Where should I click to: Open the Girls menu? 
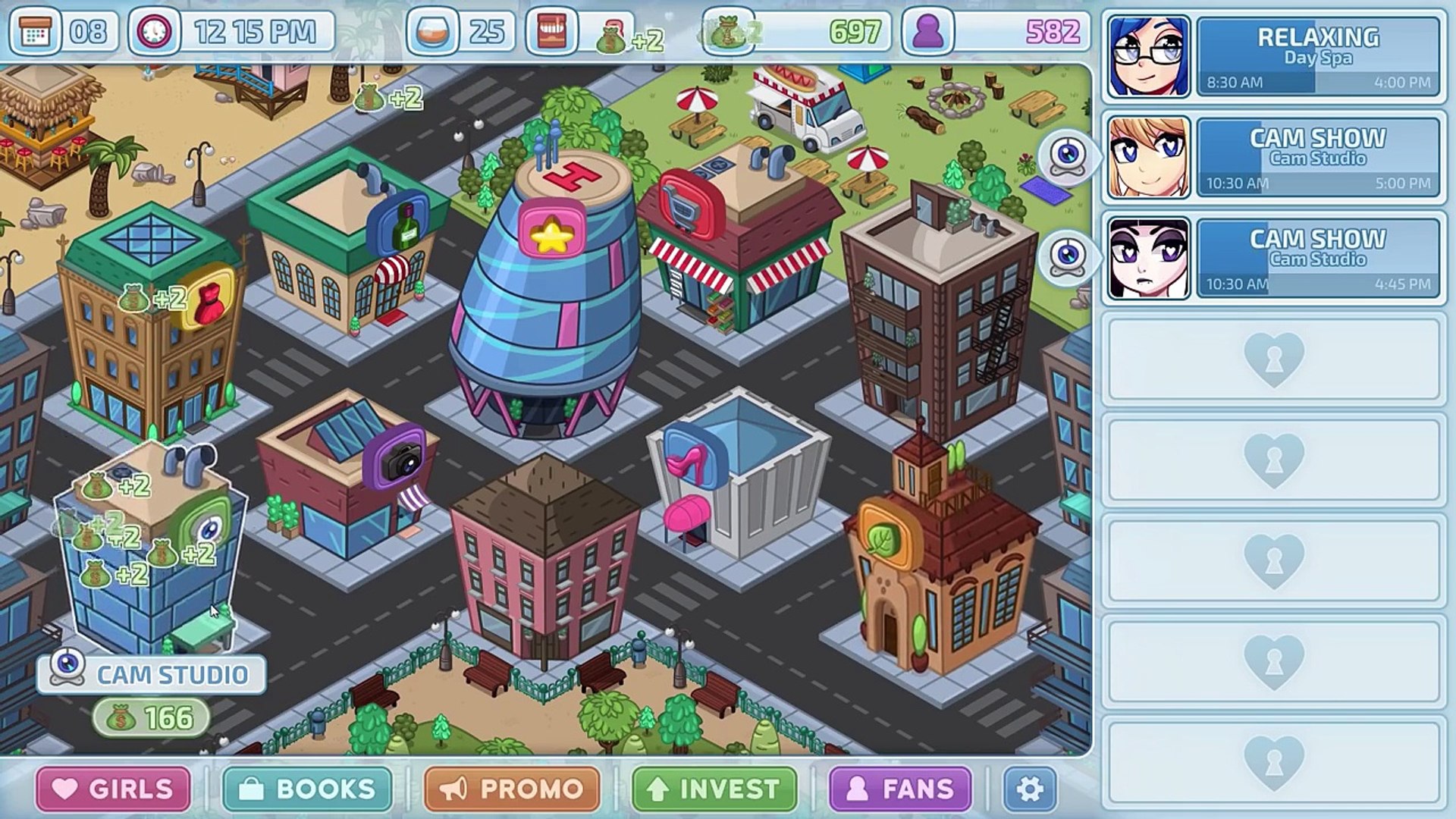click(114, 789)
